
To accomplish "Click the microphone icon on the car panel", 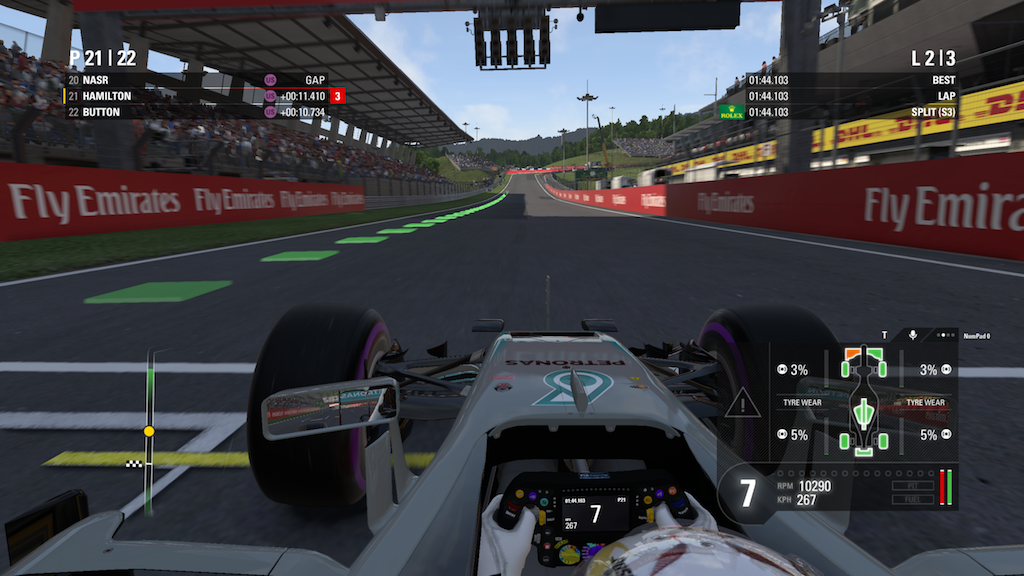I will click(x=913, y=335).
